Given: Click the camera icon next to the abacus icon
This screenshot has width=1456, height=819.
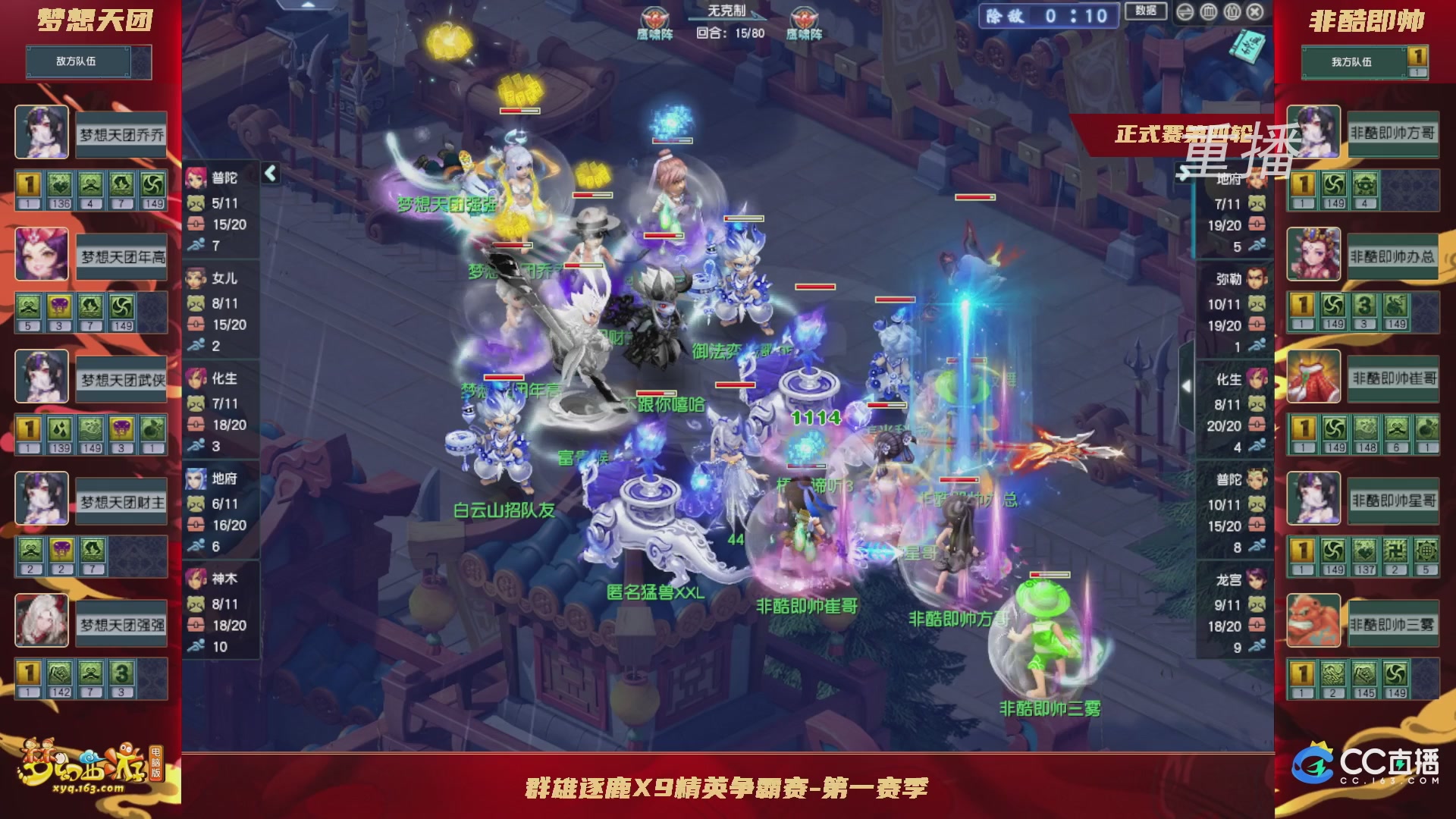Looking at the screenshot, I should click(1232, 12).
